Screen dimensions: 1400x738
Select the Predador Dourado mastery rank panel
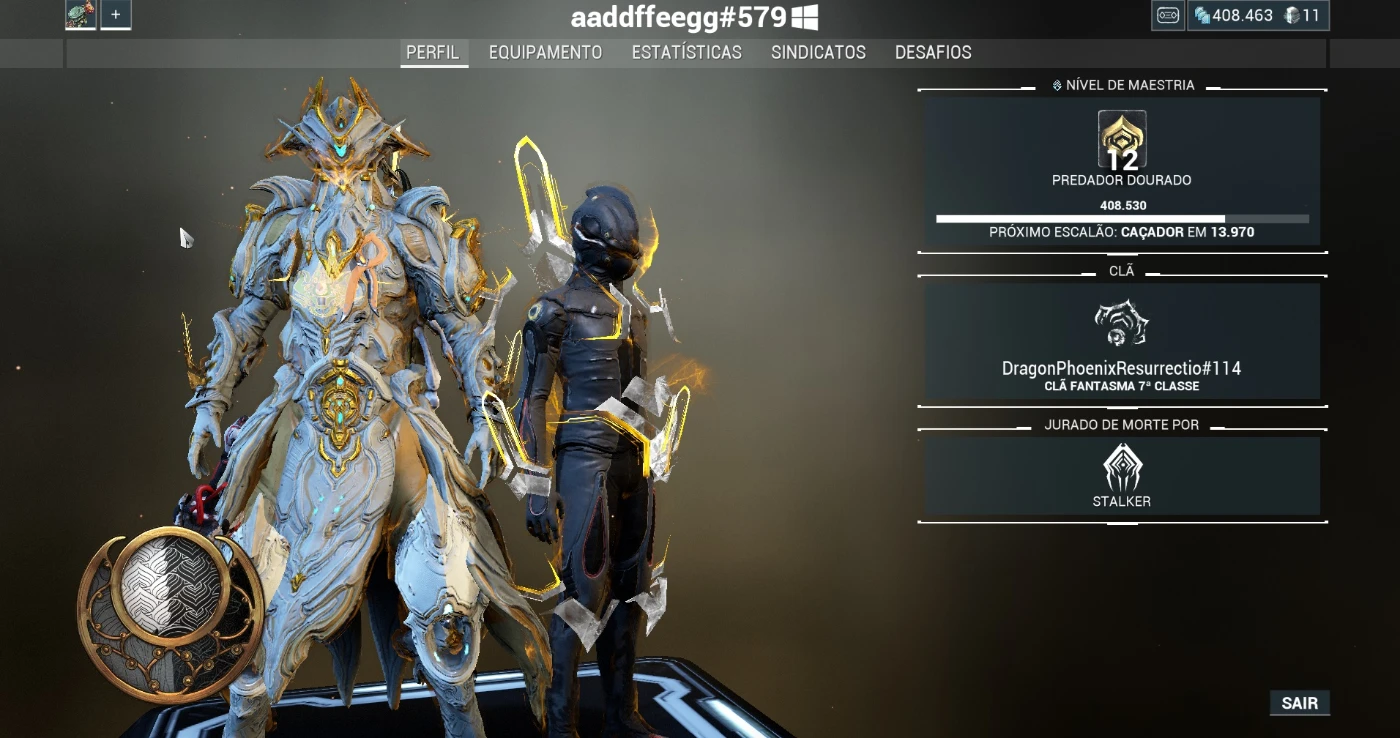1121,172
